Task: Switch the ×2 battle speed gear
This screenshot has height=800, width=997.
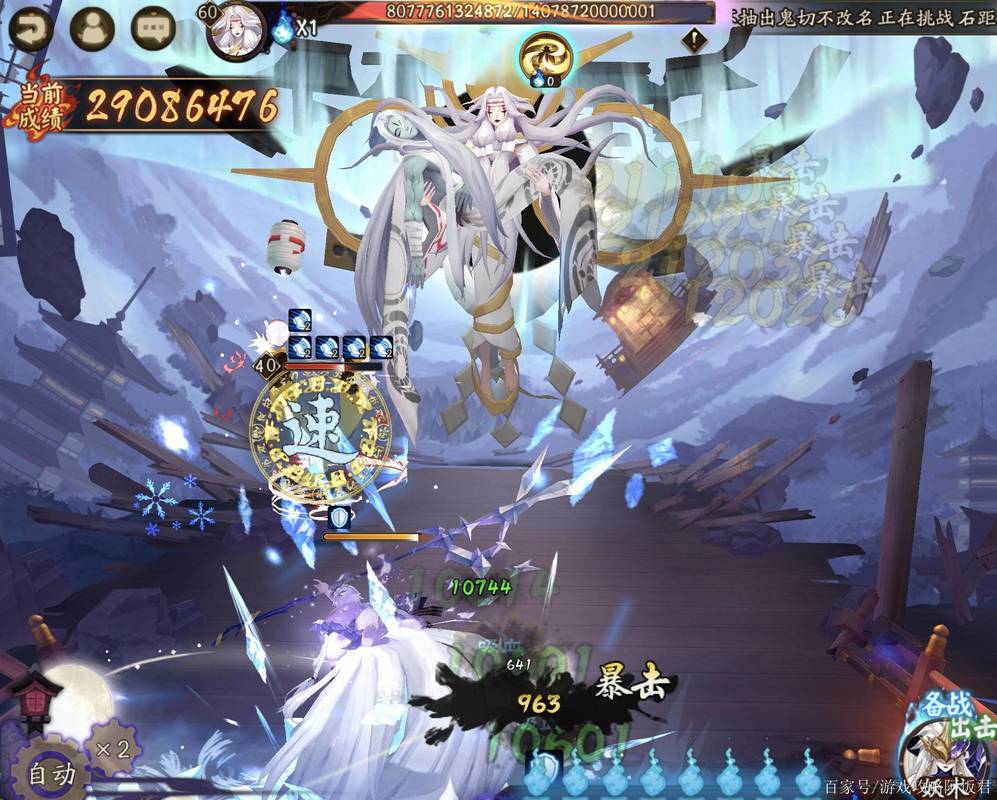Action: pos(112,748)
